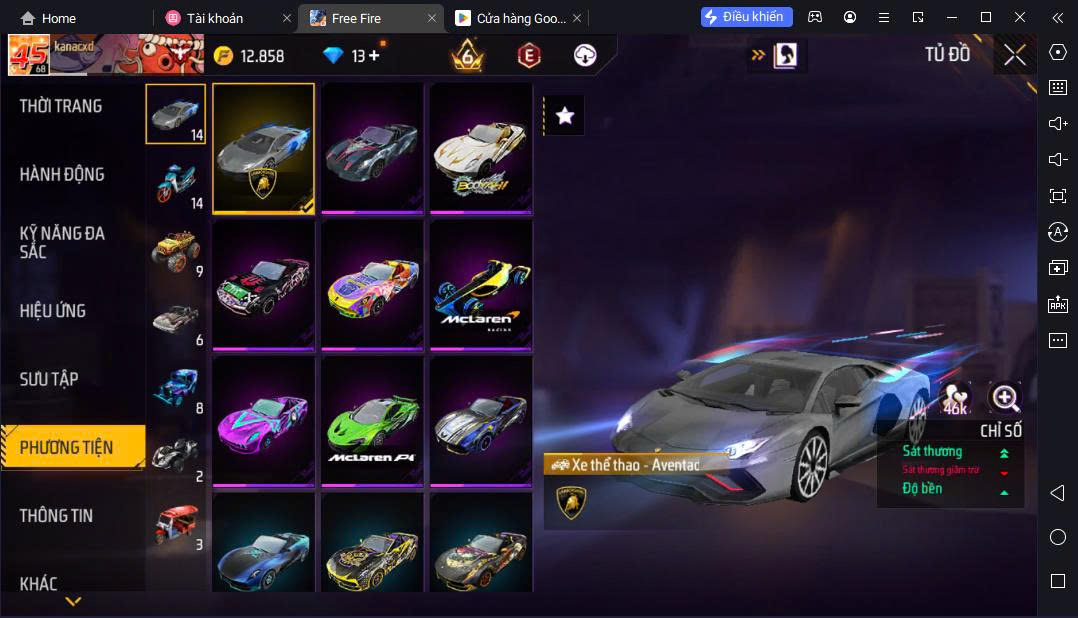Image resolution: width=1078 pixels, height=618 pixels.
Task: Zoom in on the vehicle preview
Action: tap(1004, 398)
